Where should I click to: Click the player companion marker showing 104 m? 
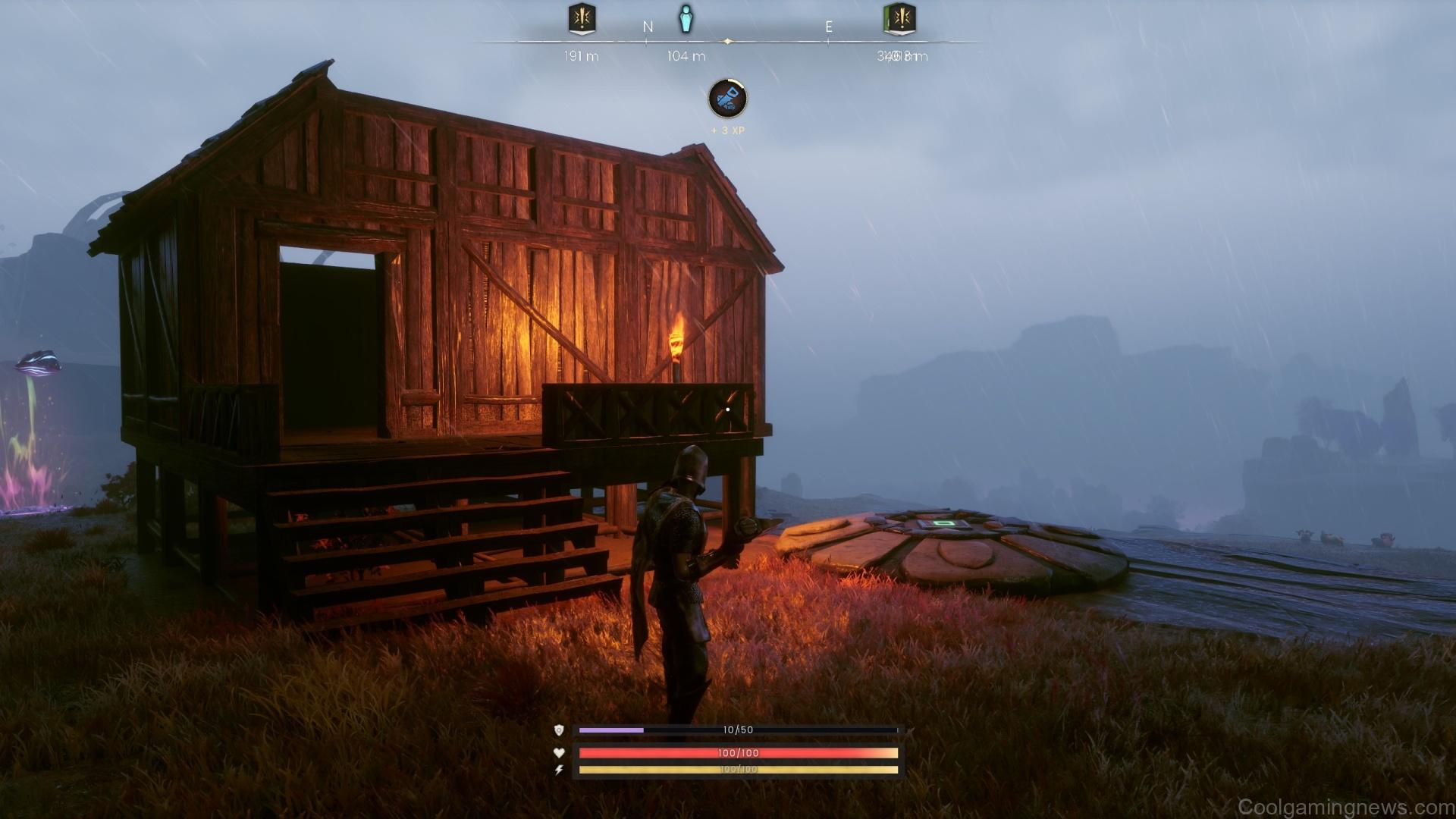(685, 20)
